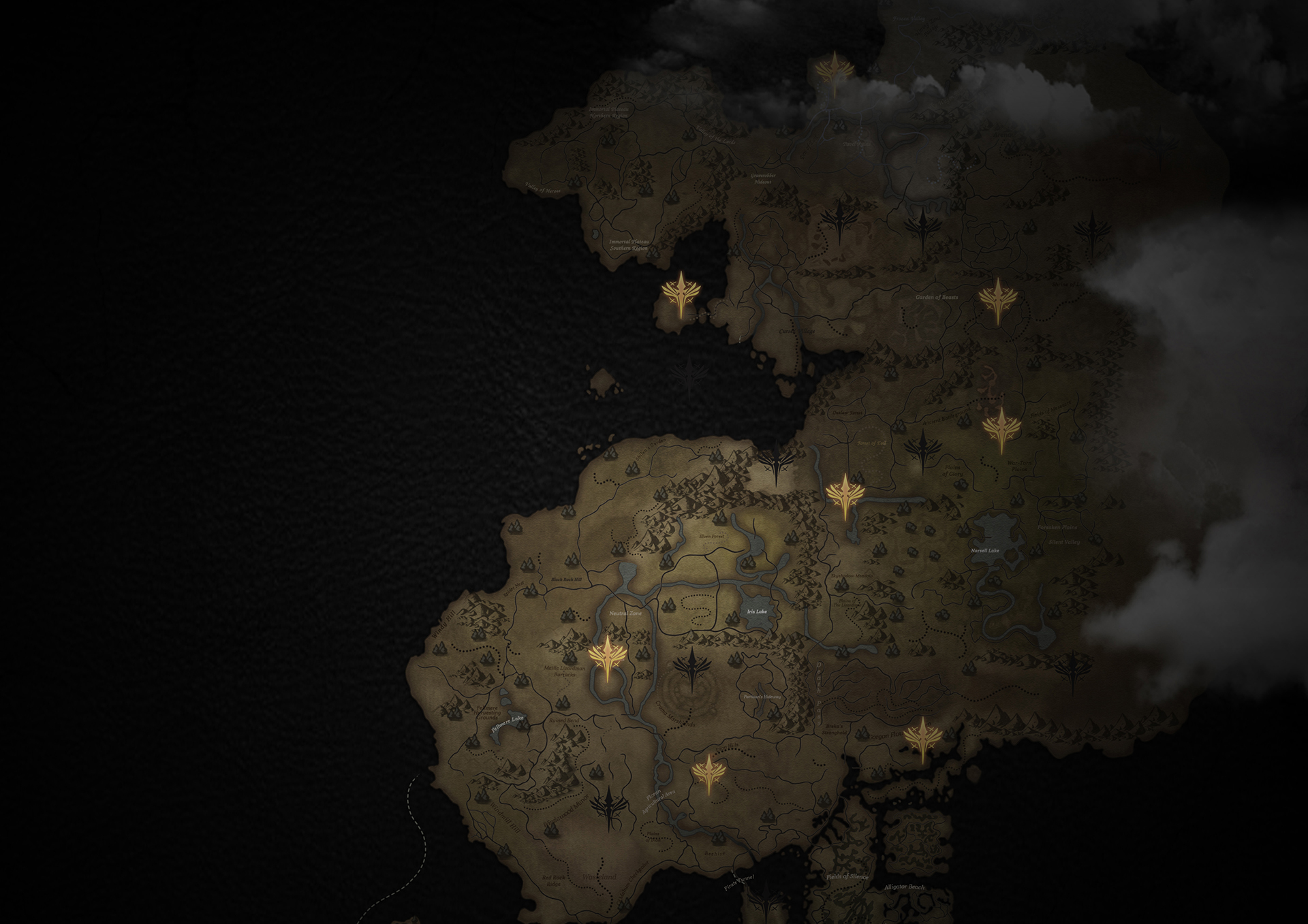Image resolution: width=1308 pixels, height=924 pixels.
Task: Choose the golden marker above Pavel Ruins
Action: [x=834, y=71]
